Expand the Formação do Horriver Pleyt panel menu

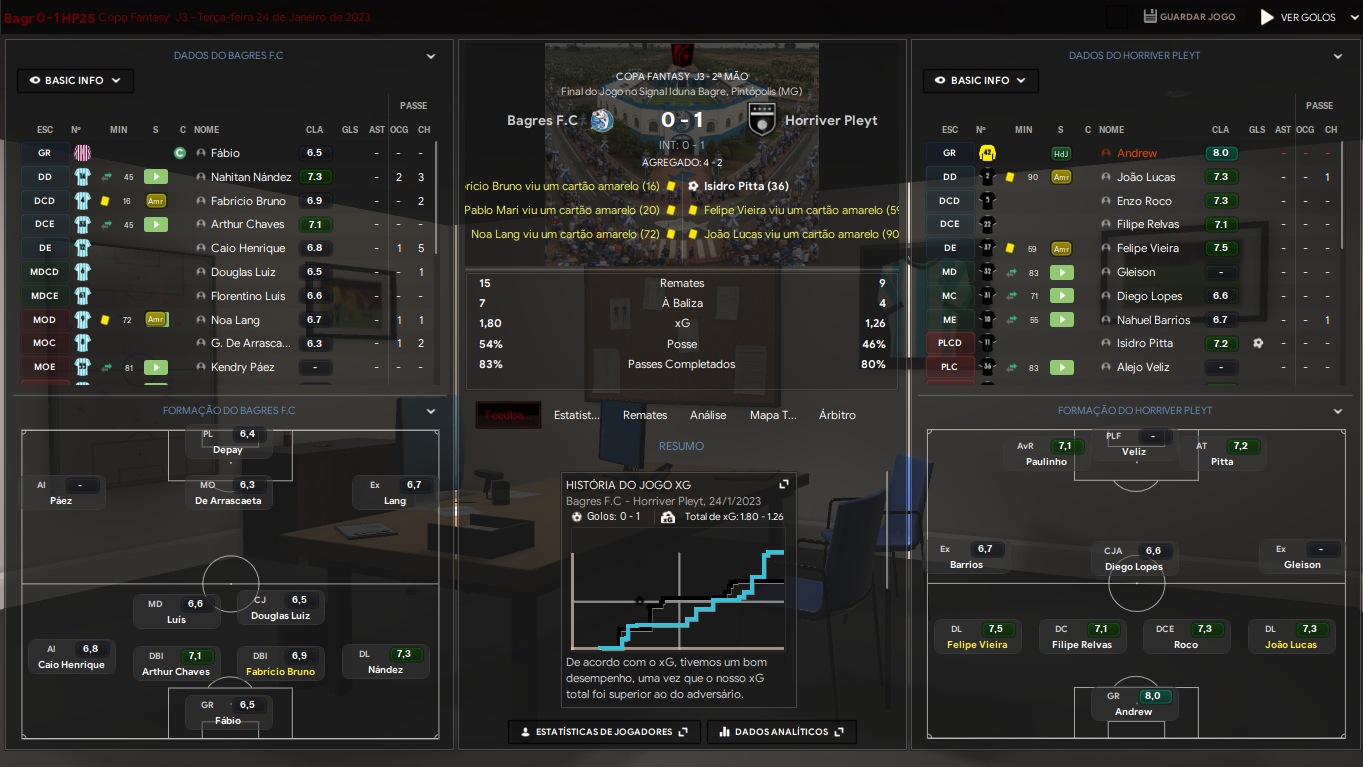1338,411
